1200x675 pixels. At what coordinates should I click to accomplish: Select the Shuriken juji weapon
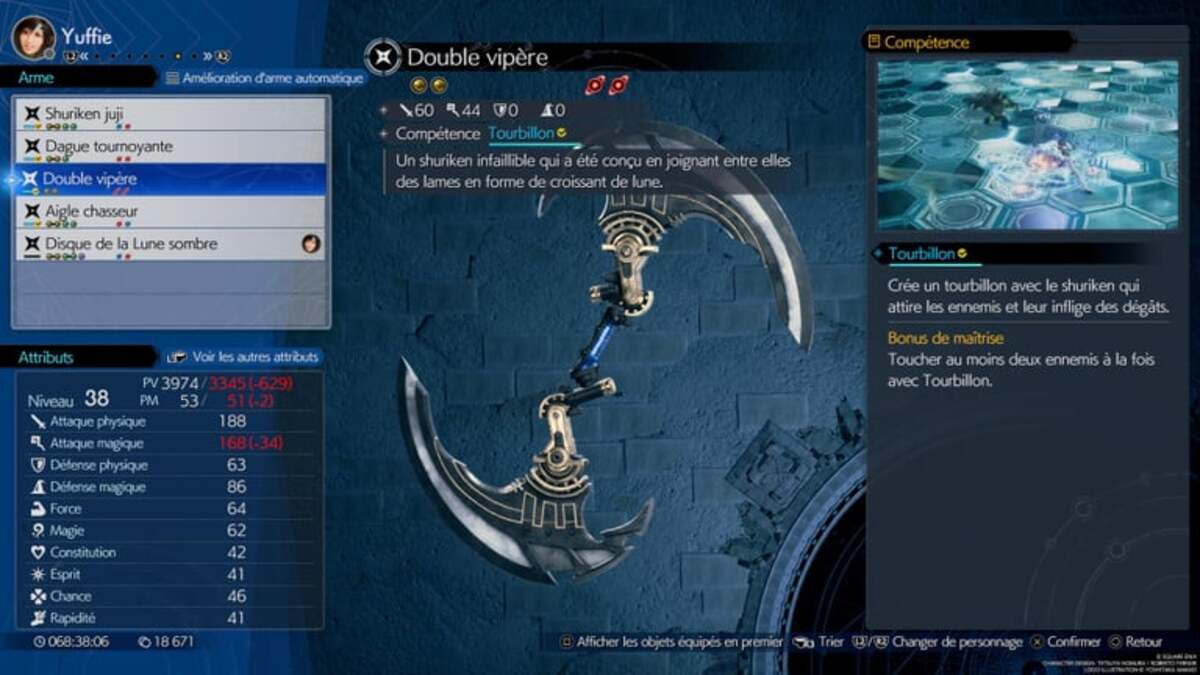tap(170, 114)
